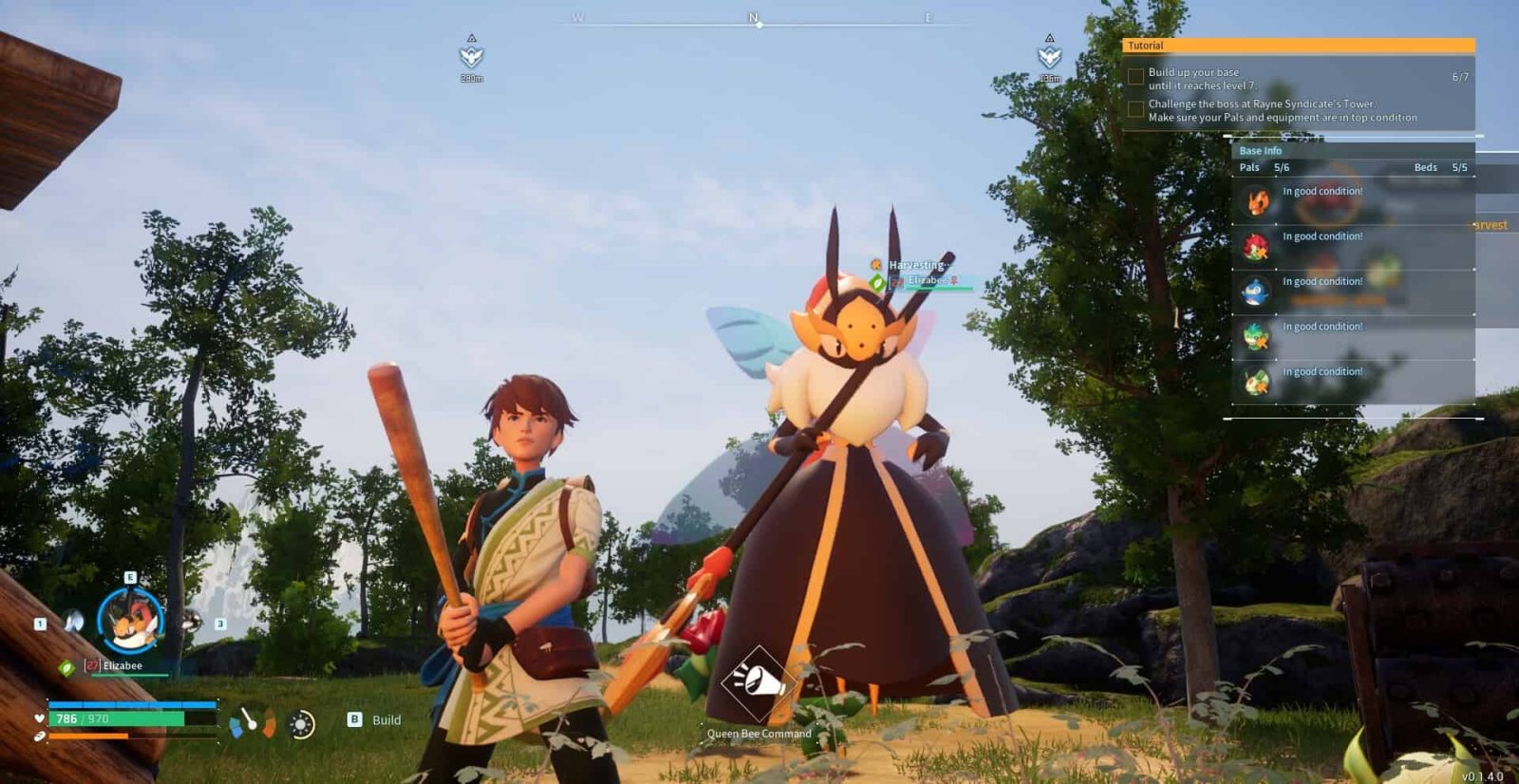Click the day-night sun clock icon

301,725
